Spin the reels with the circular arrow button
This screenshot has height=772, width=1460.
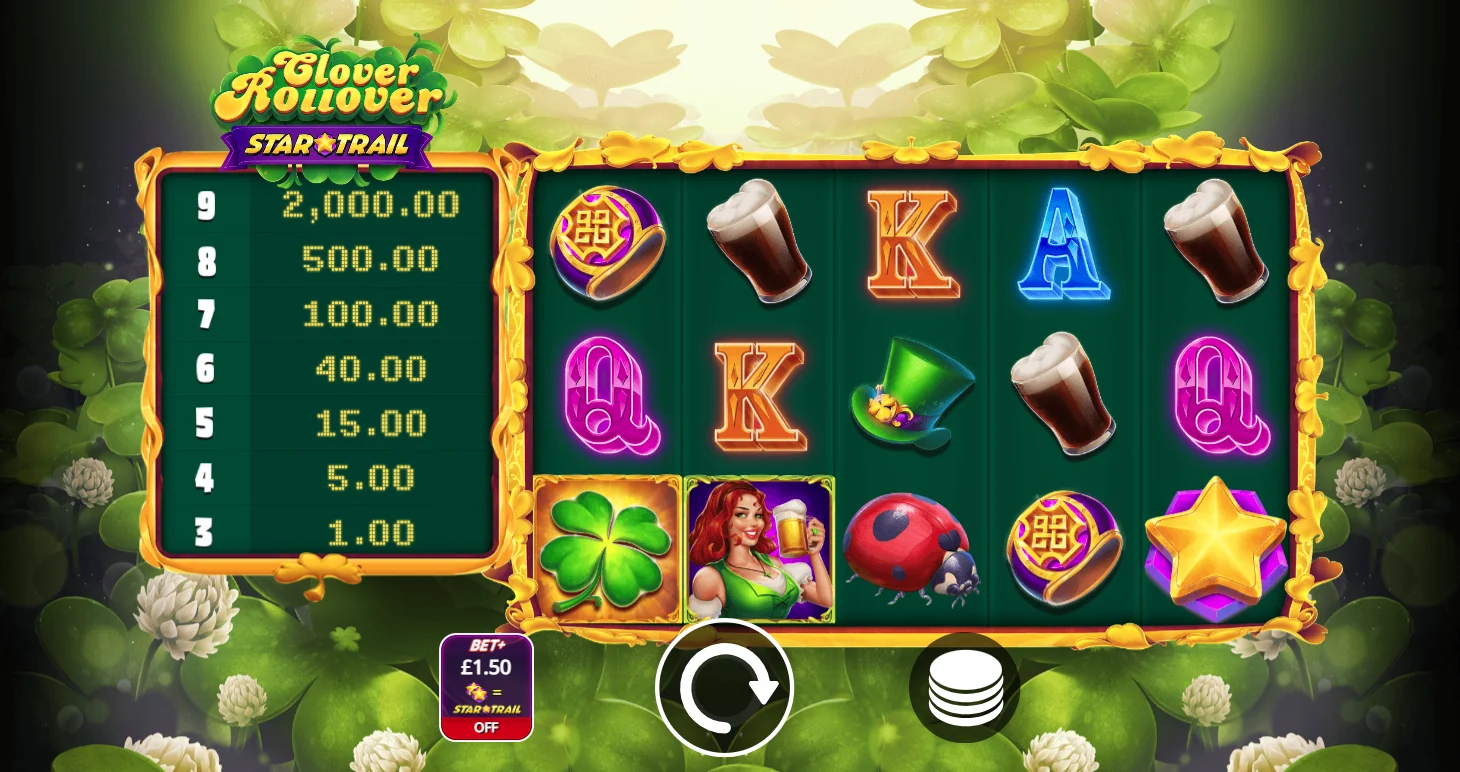point(724,687)
